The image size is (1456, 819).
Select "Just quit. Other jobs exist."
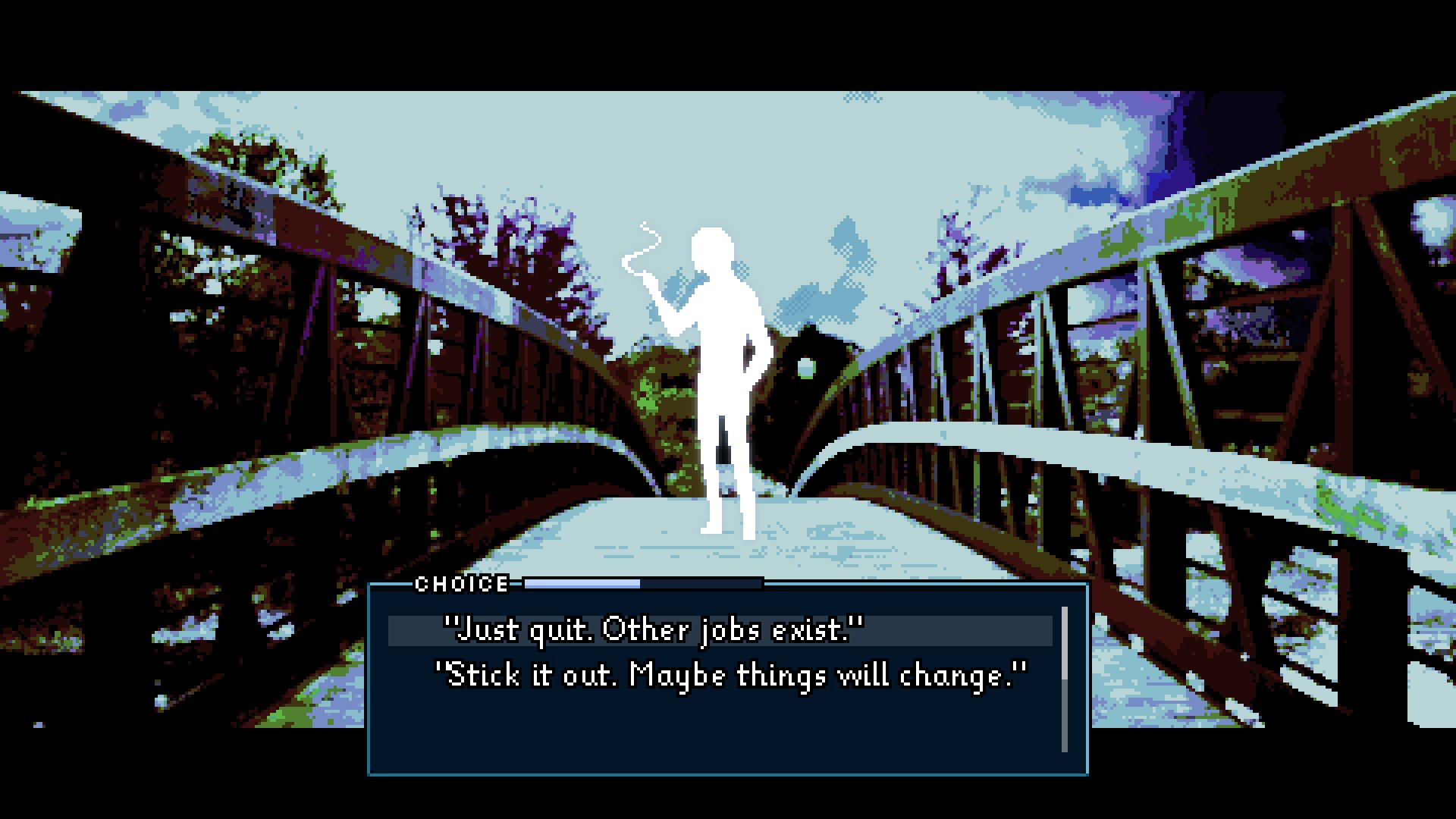click(656, 628)
